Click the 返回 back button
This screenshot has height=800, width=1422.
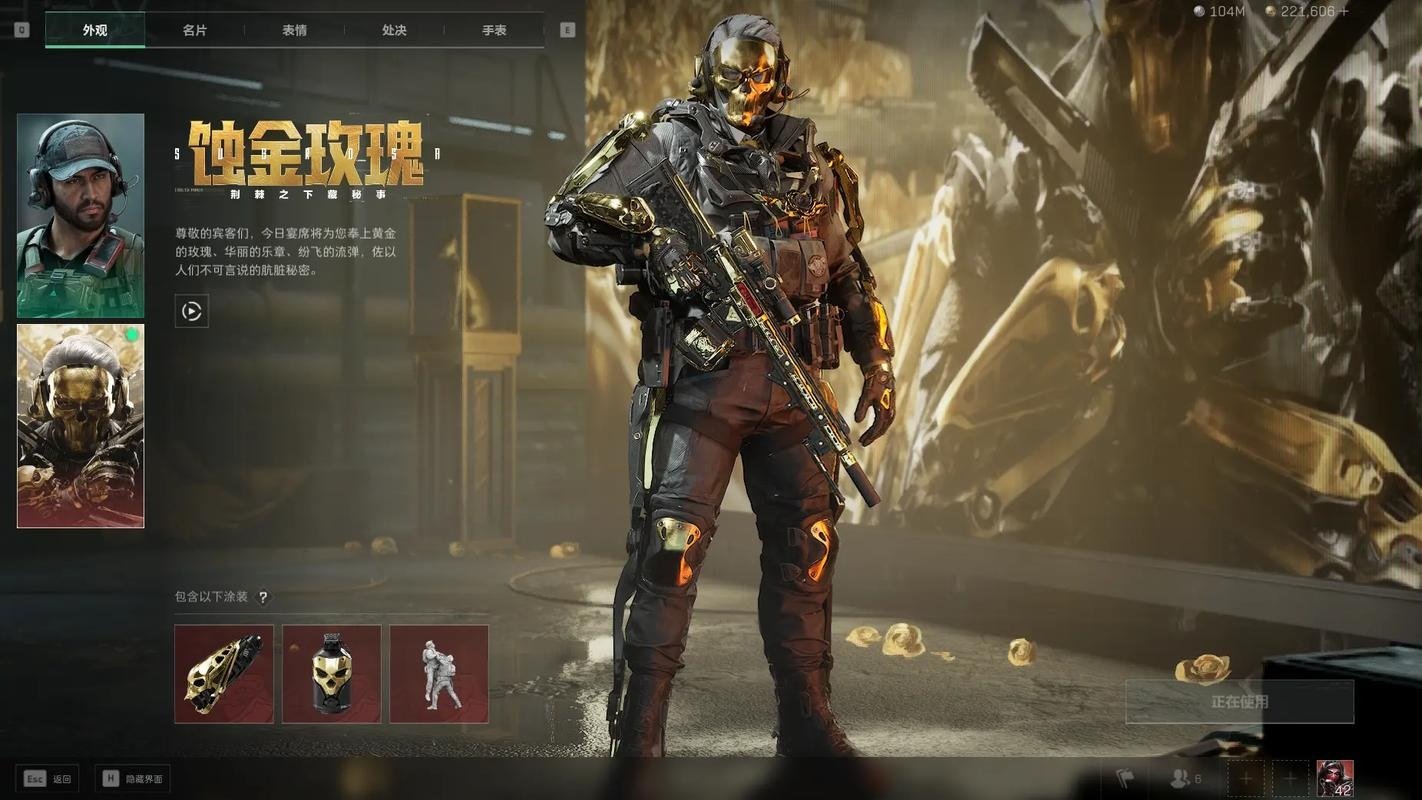click(x=49, y=778)
